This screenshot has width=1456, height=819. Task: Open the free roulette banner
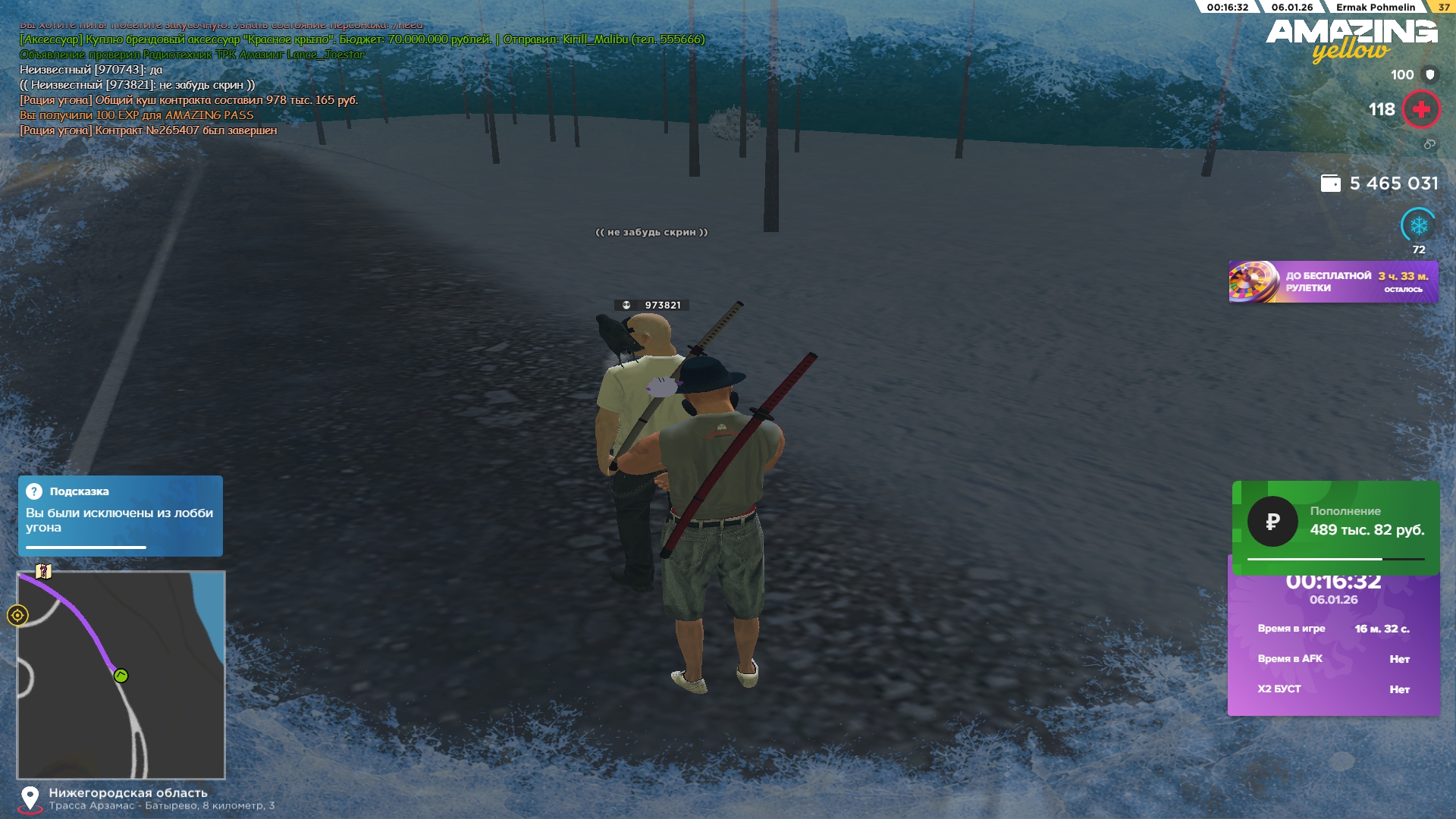[1332, 282]
